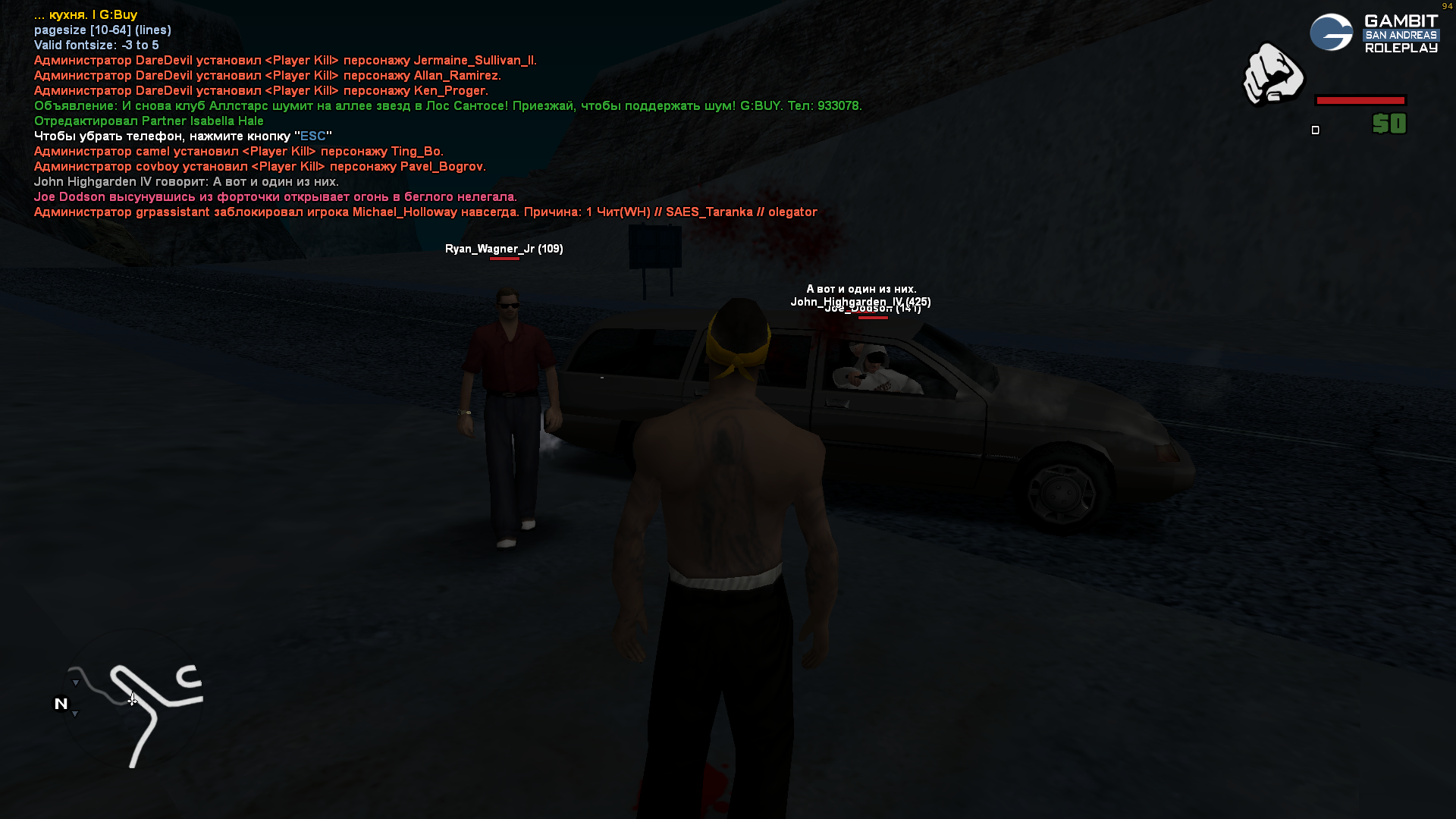Click the north marker on the radar
The image size is (1456, 819).
click(61, 704)
